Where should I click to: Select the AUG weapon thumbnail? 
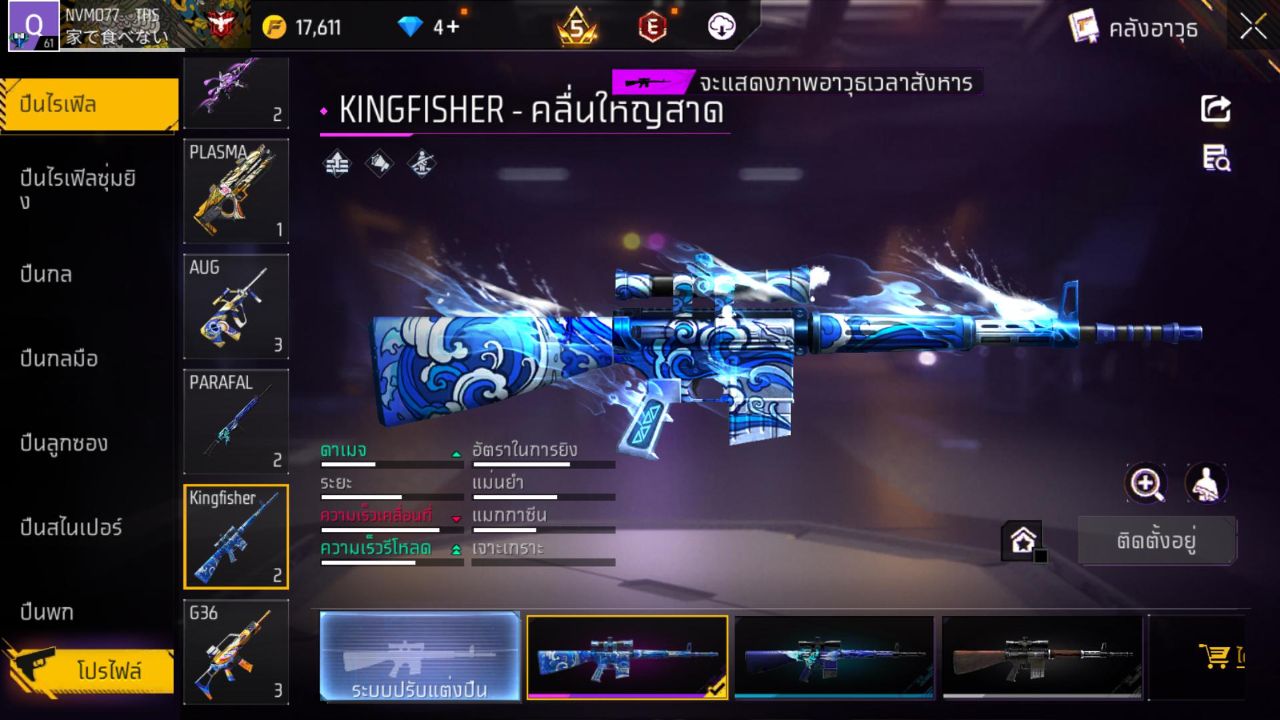pyautogui.click(x=236, y=306)
